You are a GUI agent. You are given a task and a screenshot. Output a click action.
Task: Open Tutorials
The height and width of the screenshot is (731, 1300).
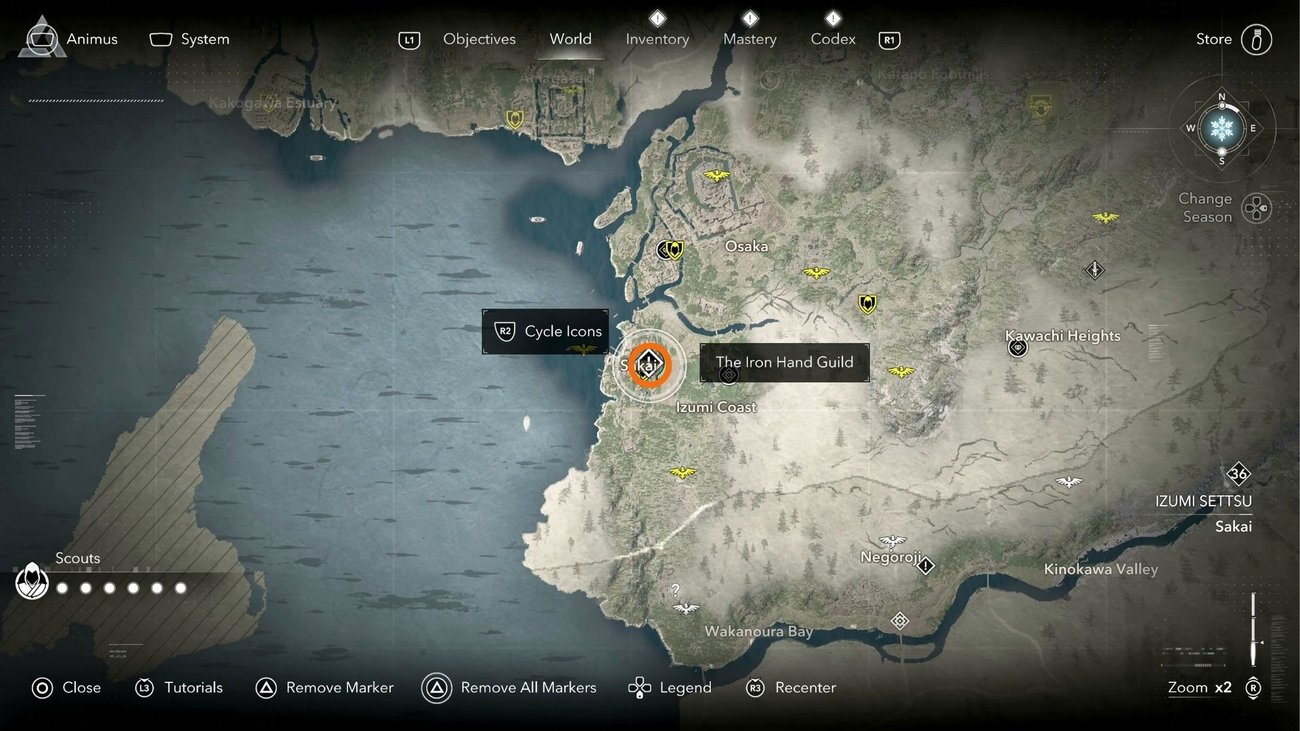click(x=179, y=688)
